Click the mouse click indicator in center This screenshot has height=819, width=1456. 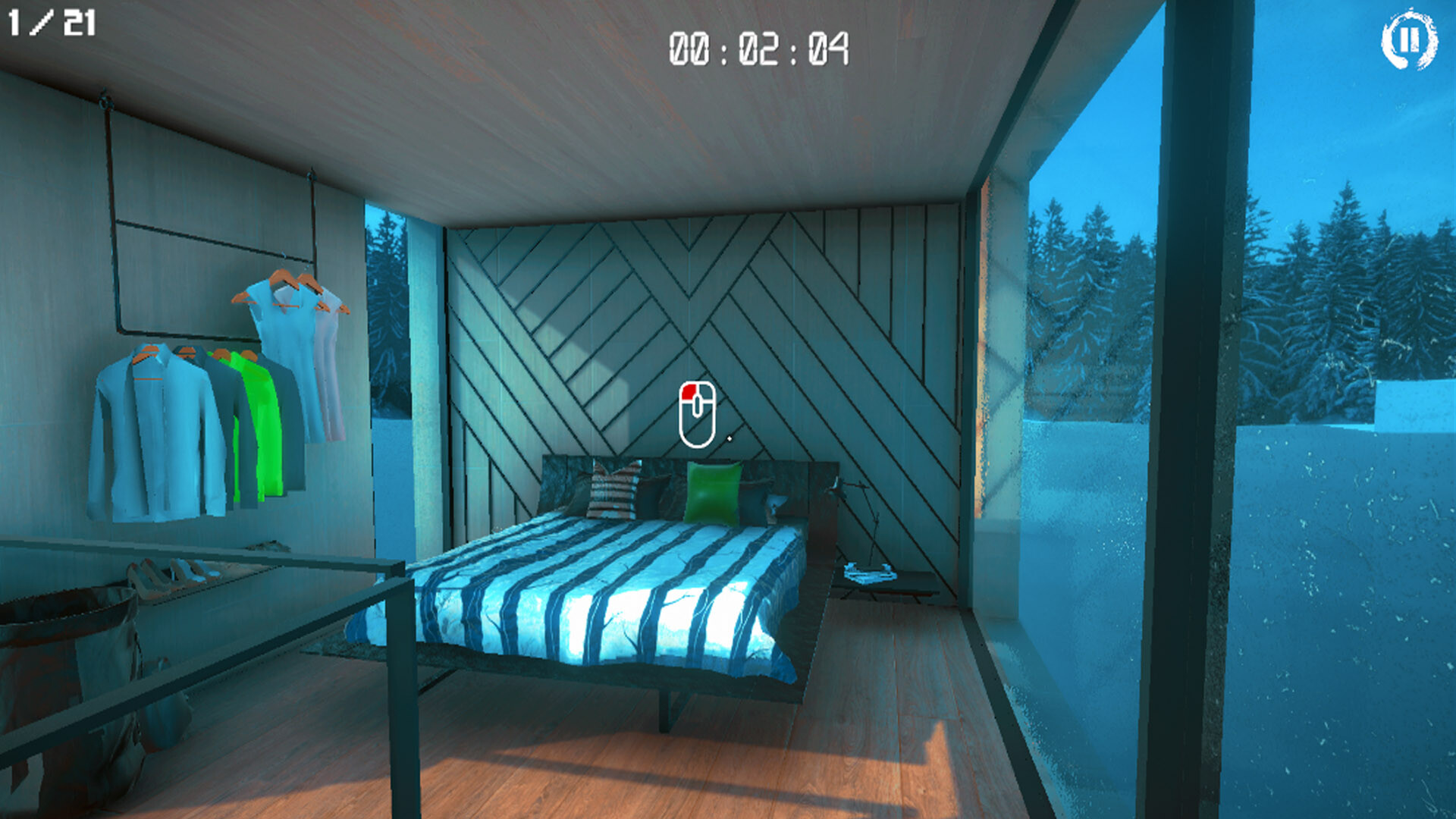698,413
